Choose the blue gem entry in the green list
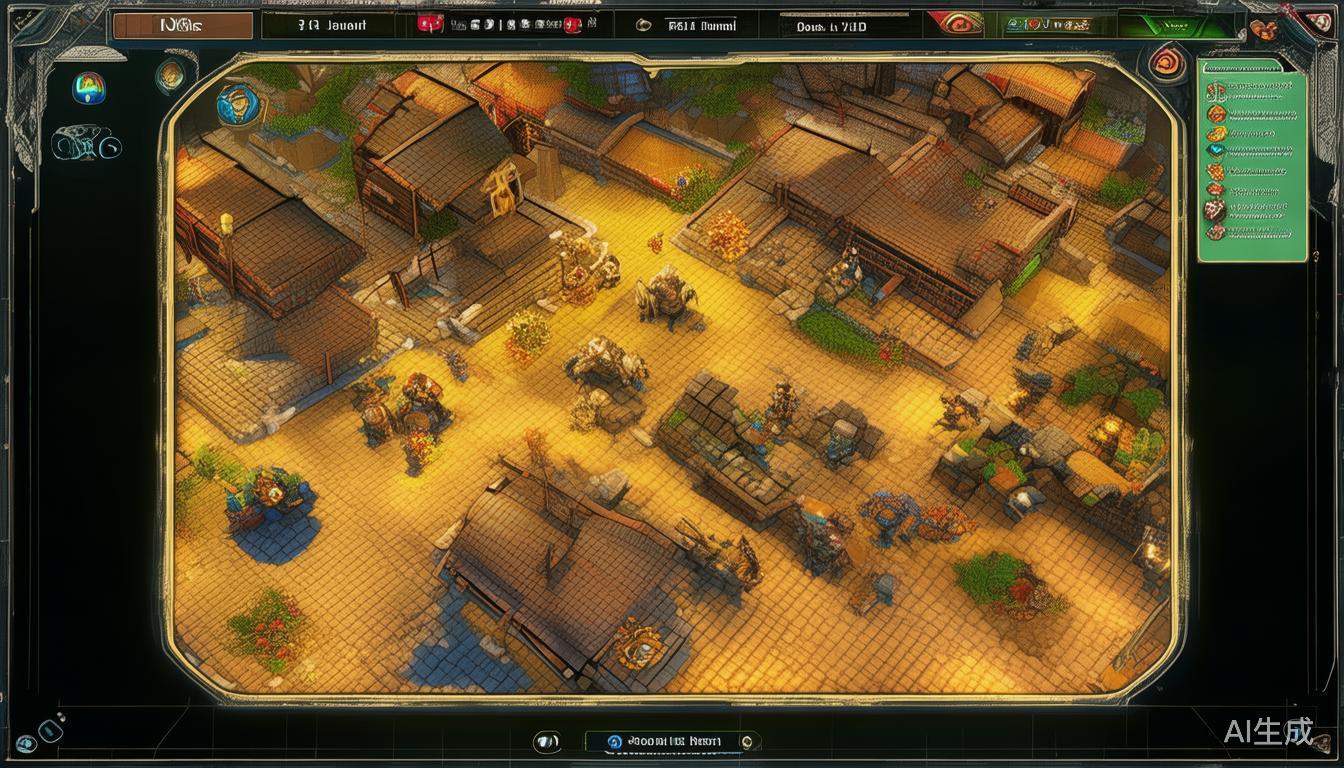This screenshot has height=768, width=1344. coord(1216,151)
